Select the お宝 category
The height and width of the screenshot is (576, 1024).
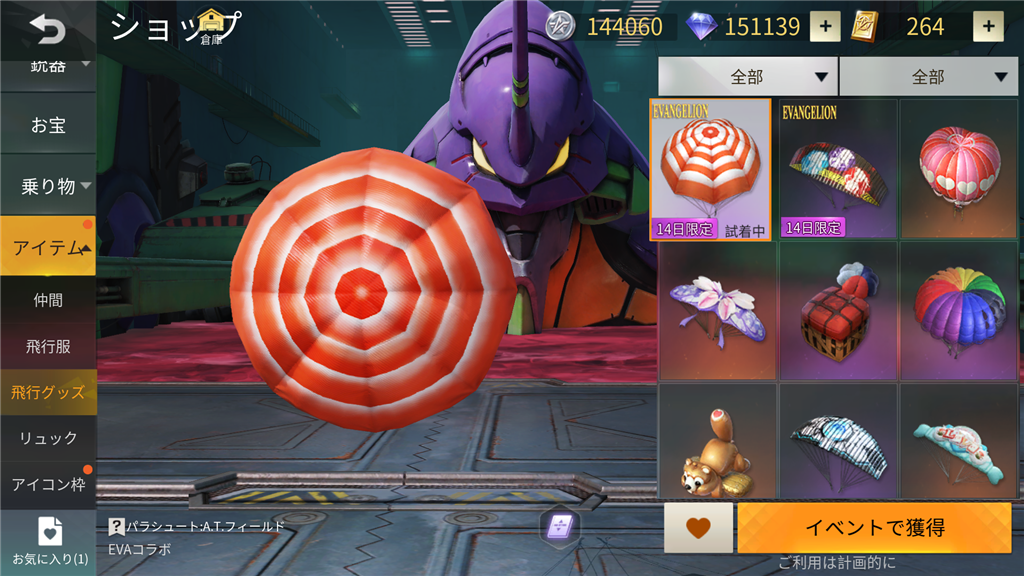[x=48, y=126]
